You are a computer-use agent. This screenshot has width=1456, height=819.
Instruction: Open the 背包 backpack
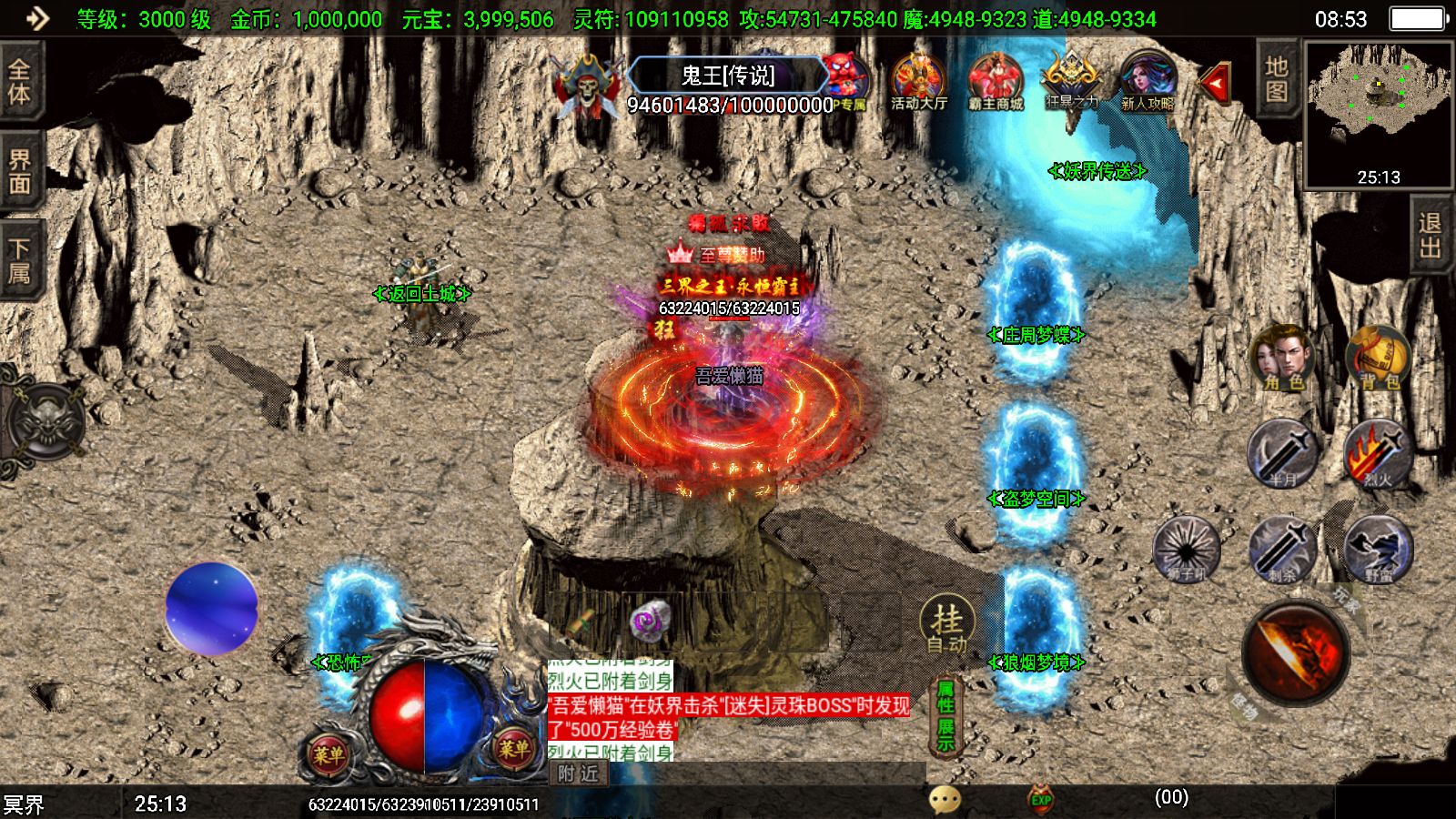[x=1378, y=358]
